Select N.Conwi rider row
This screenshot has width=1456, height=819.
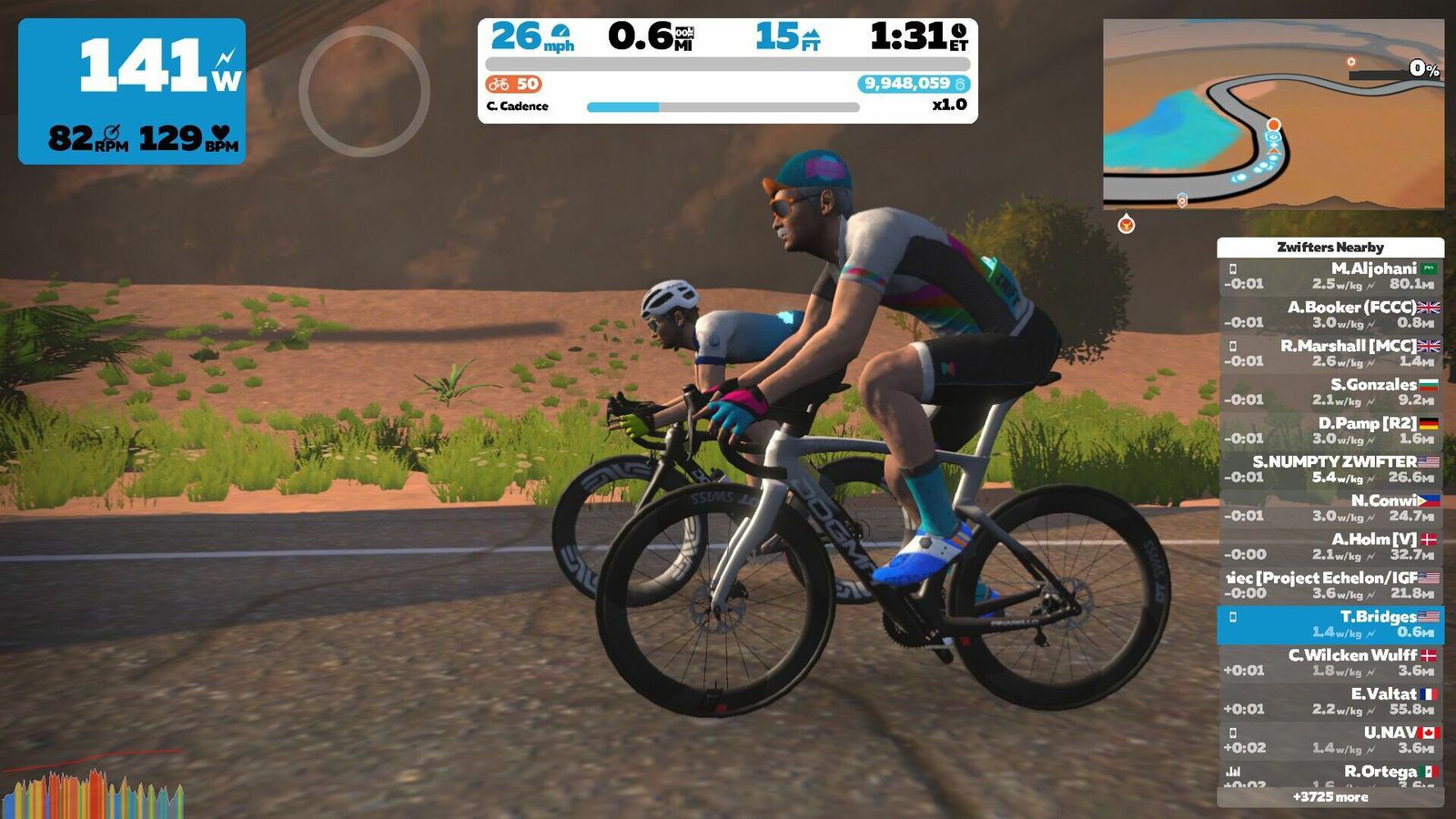point(1330,509)
